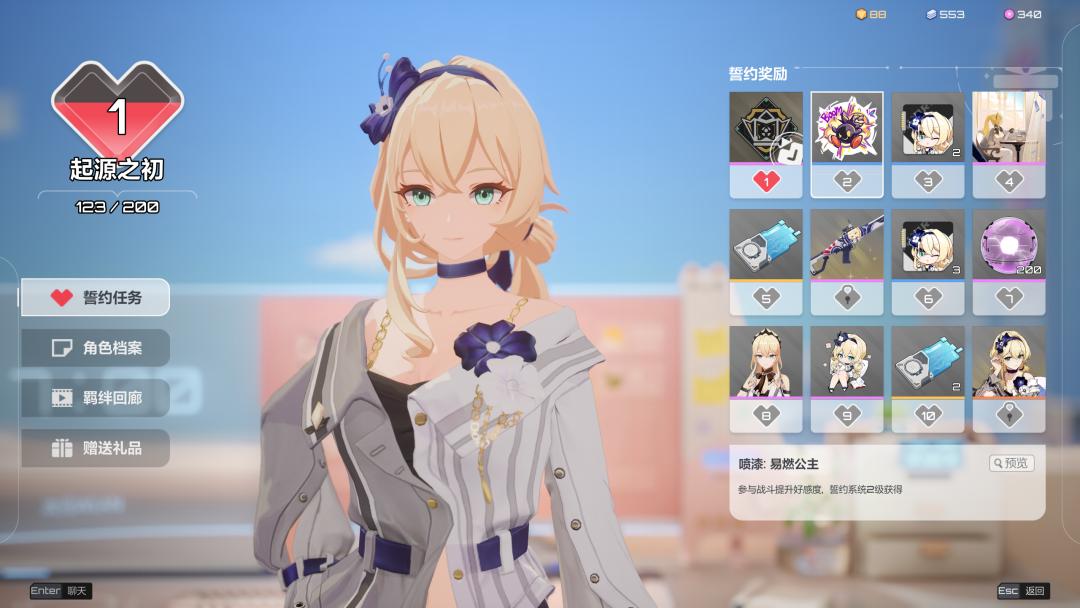Select 赠送礼品 to send a gift
The image size is (1080, 608).
point(96,448)
